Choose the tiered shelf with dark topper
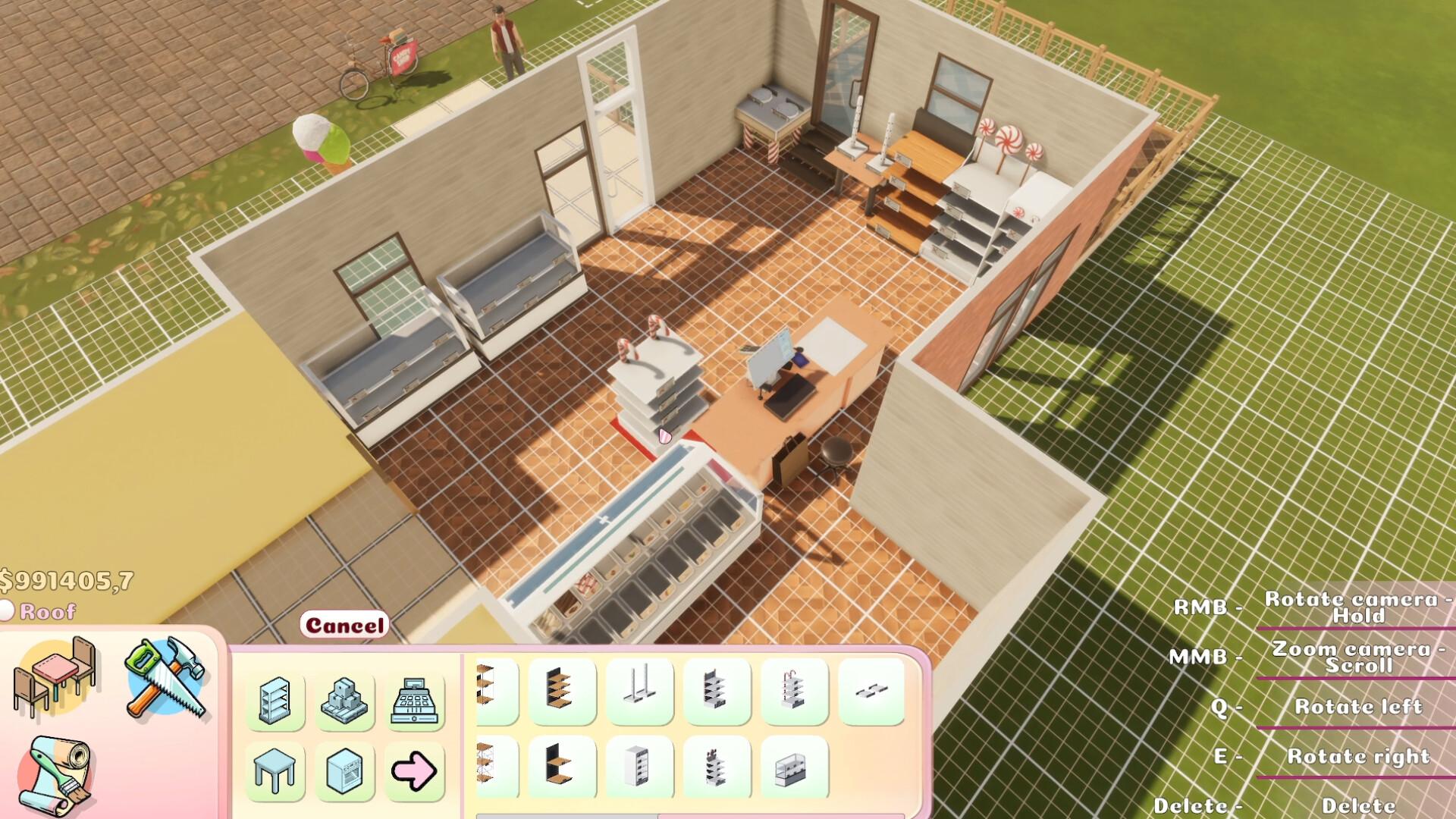1456x819 pixels. 717,767
